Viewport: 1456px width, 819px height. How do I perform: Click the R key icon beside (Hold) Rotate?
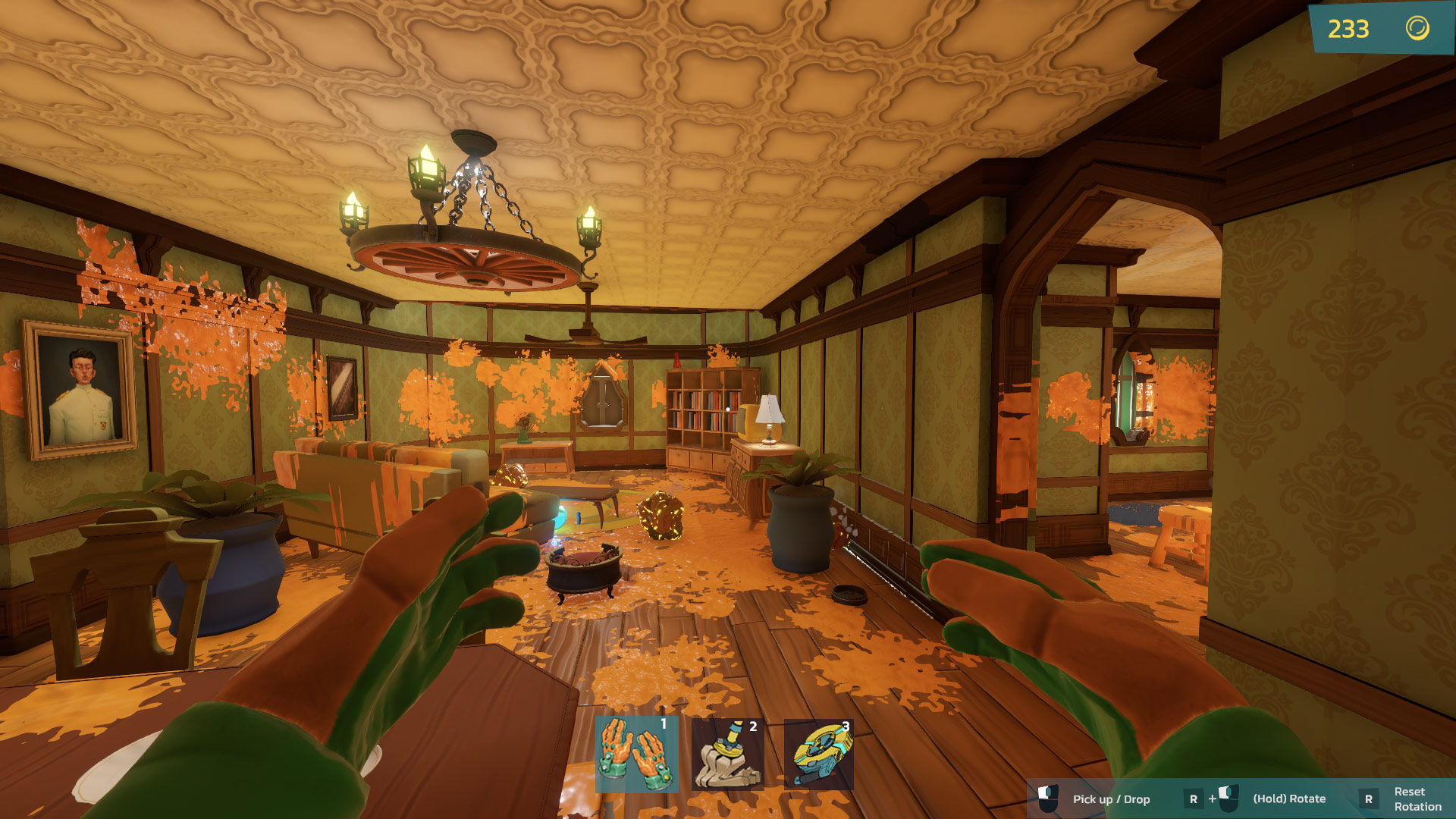(1194, 799)
